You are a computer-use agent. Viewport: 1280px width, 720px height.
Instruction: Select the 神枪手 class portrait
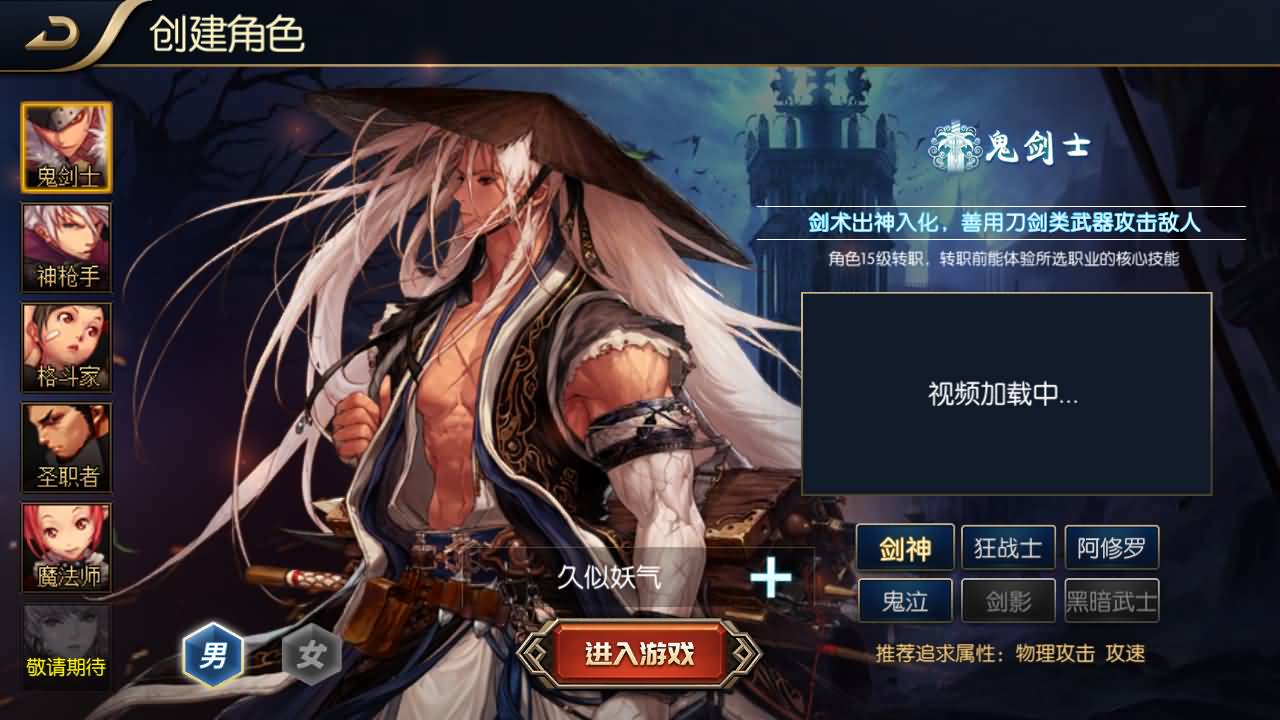[66, 247]
